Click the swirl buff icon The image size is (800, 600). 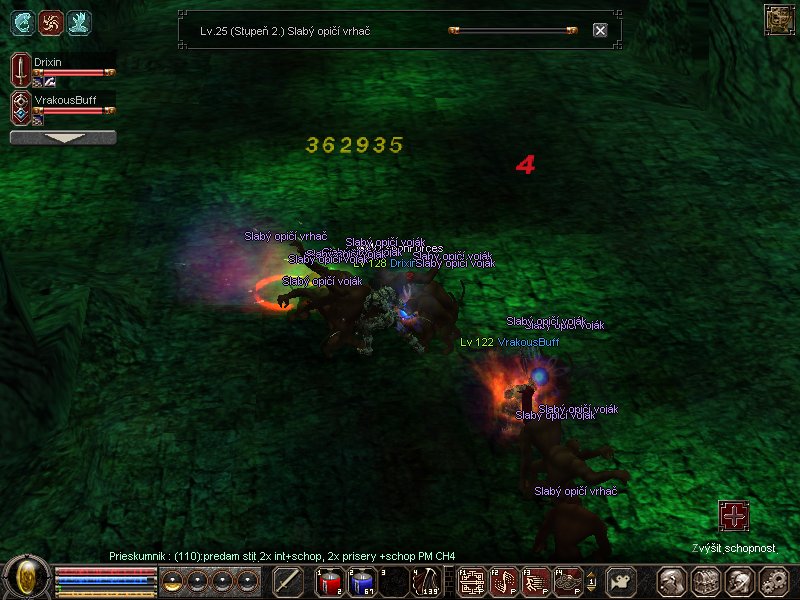pos(50,21)
